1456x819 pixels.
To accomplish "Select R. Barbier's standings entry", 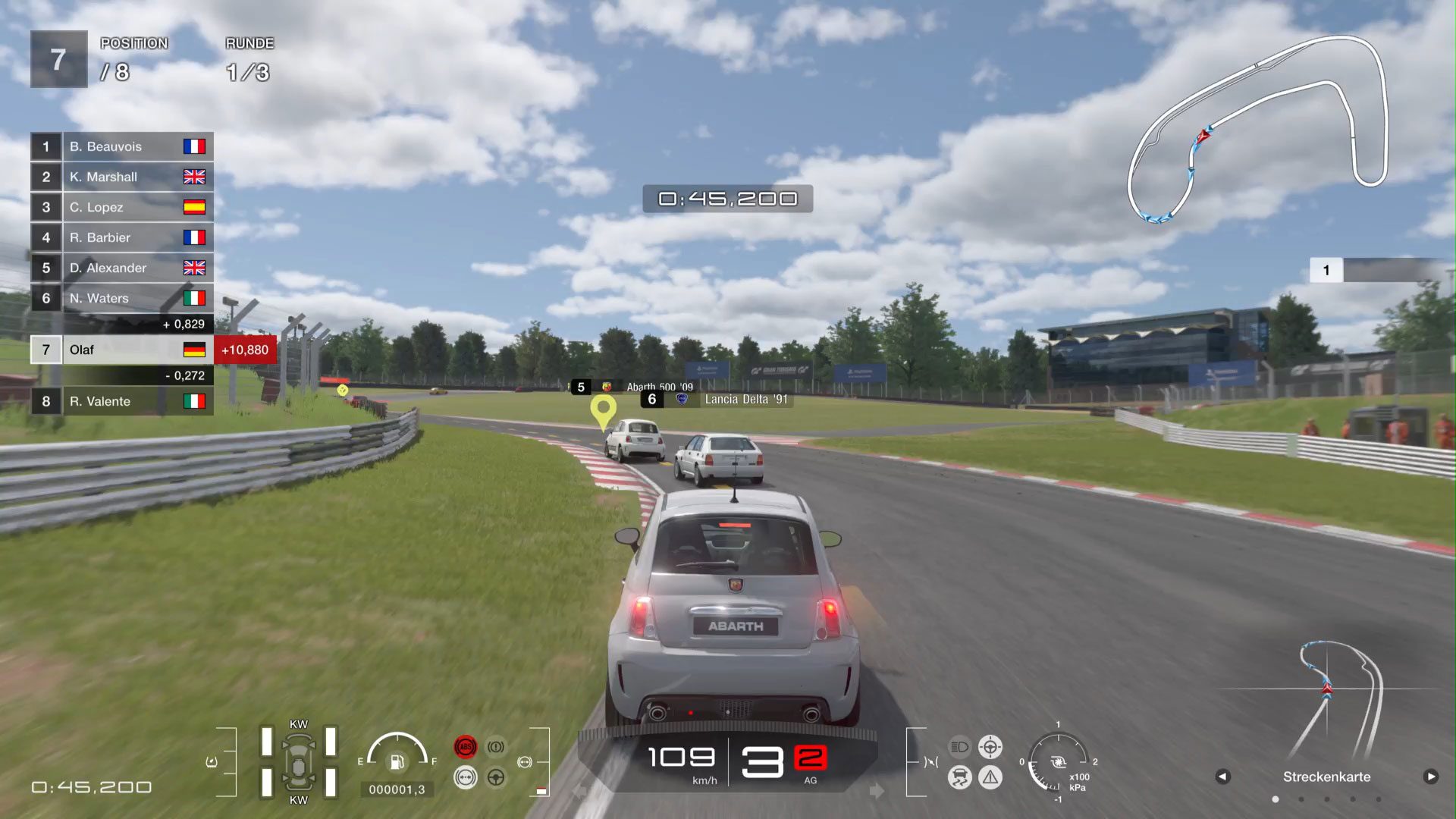I will point(121,237).
